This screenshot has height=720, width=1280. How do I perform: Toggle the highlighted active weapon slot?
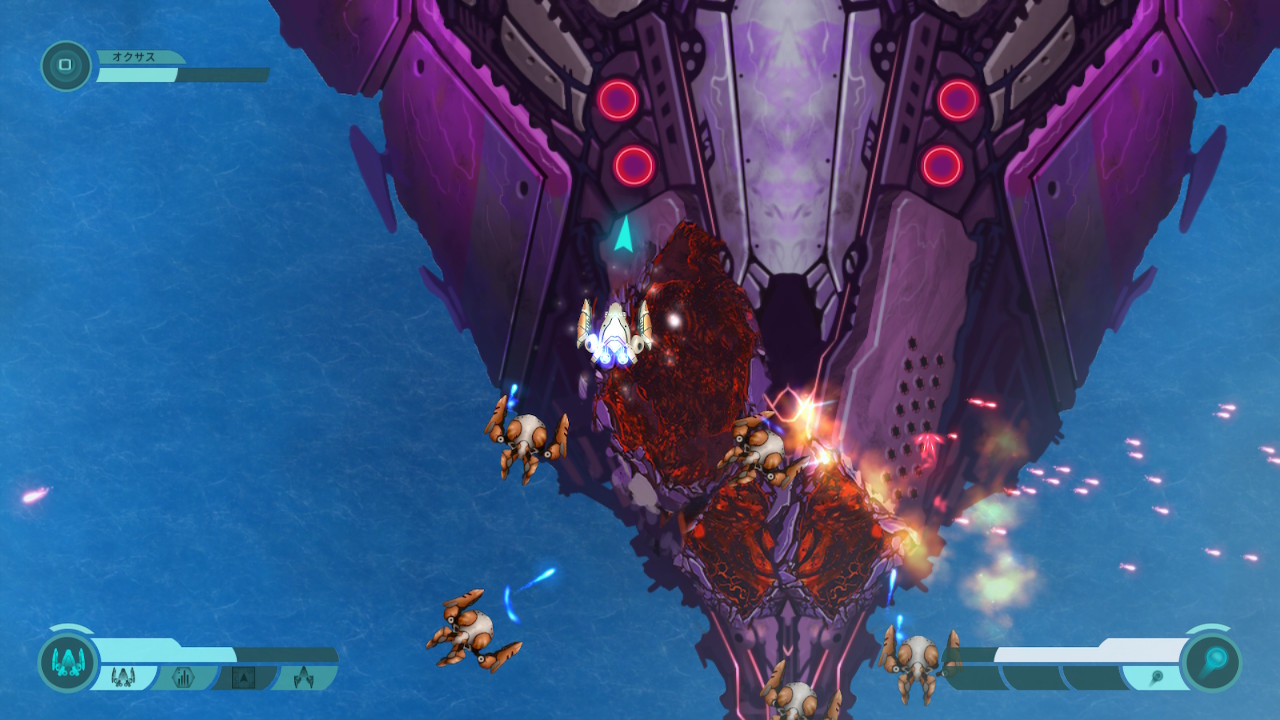point(122,675)
